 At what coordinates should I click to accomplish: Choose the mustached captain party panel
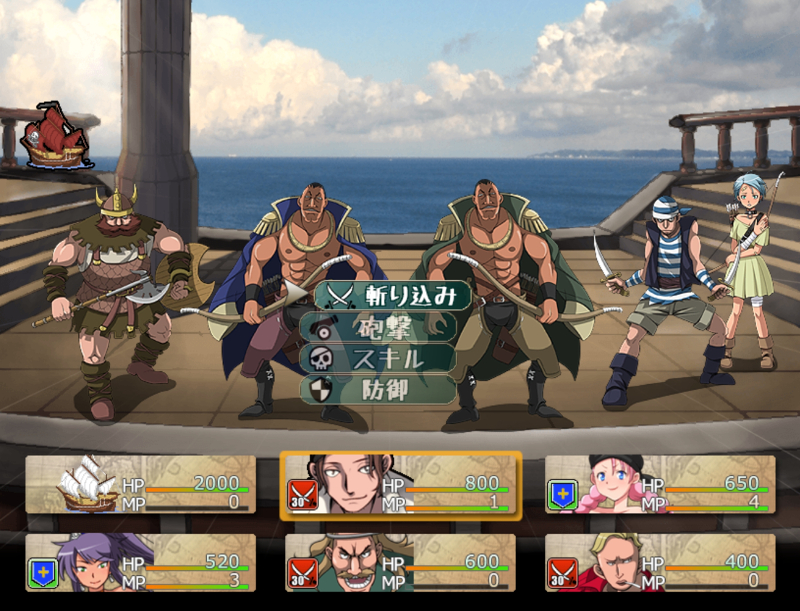click(x=400, y=562)
